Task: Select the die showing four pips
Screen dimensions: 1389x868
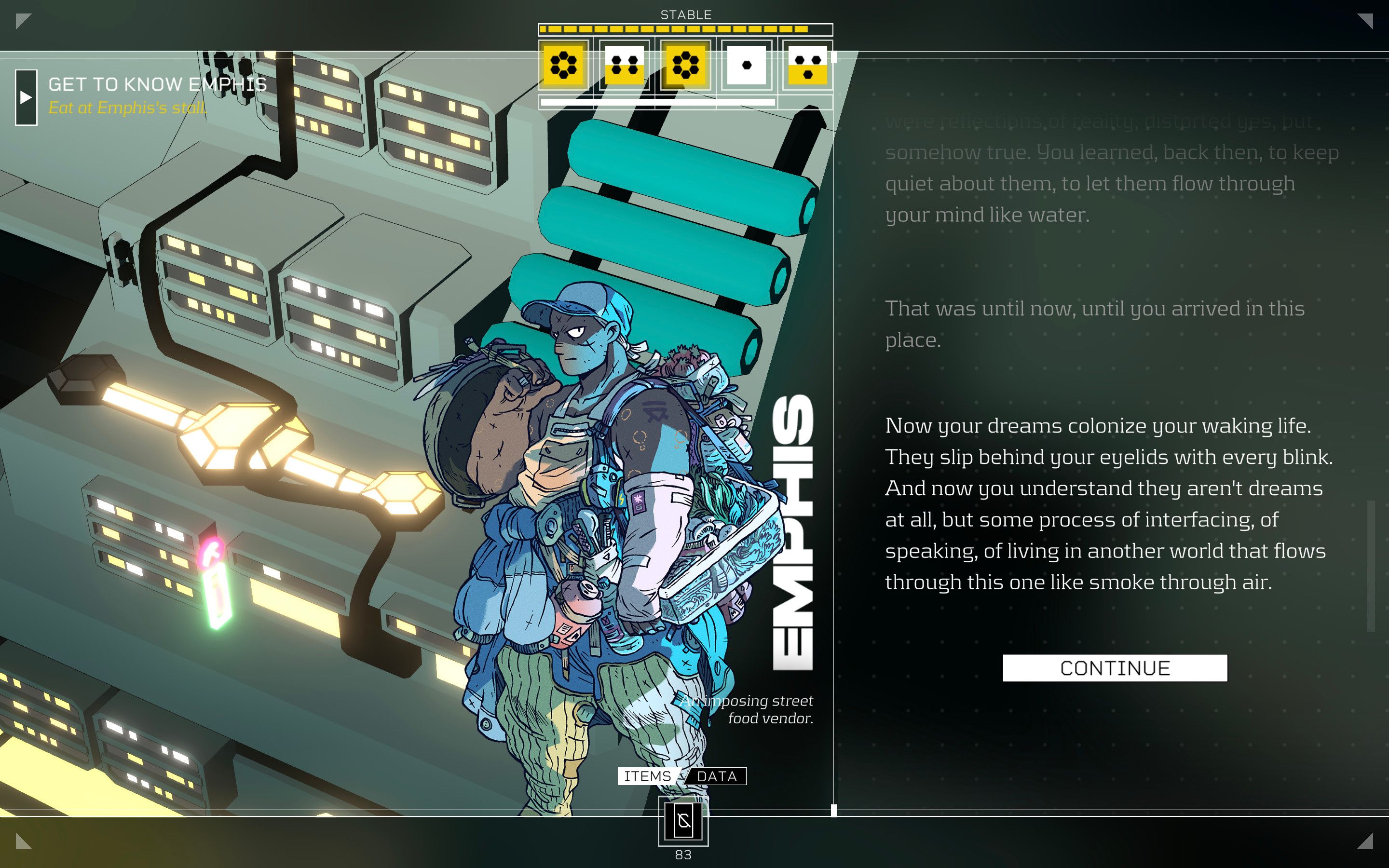Action: pos(625,65)
